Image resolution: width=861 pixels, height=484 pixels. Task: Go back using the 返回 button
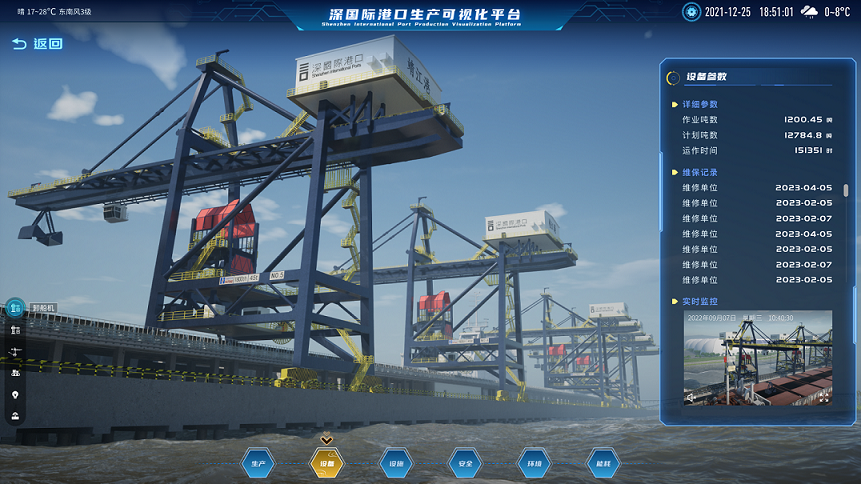pos(37,44)
